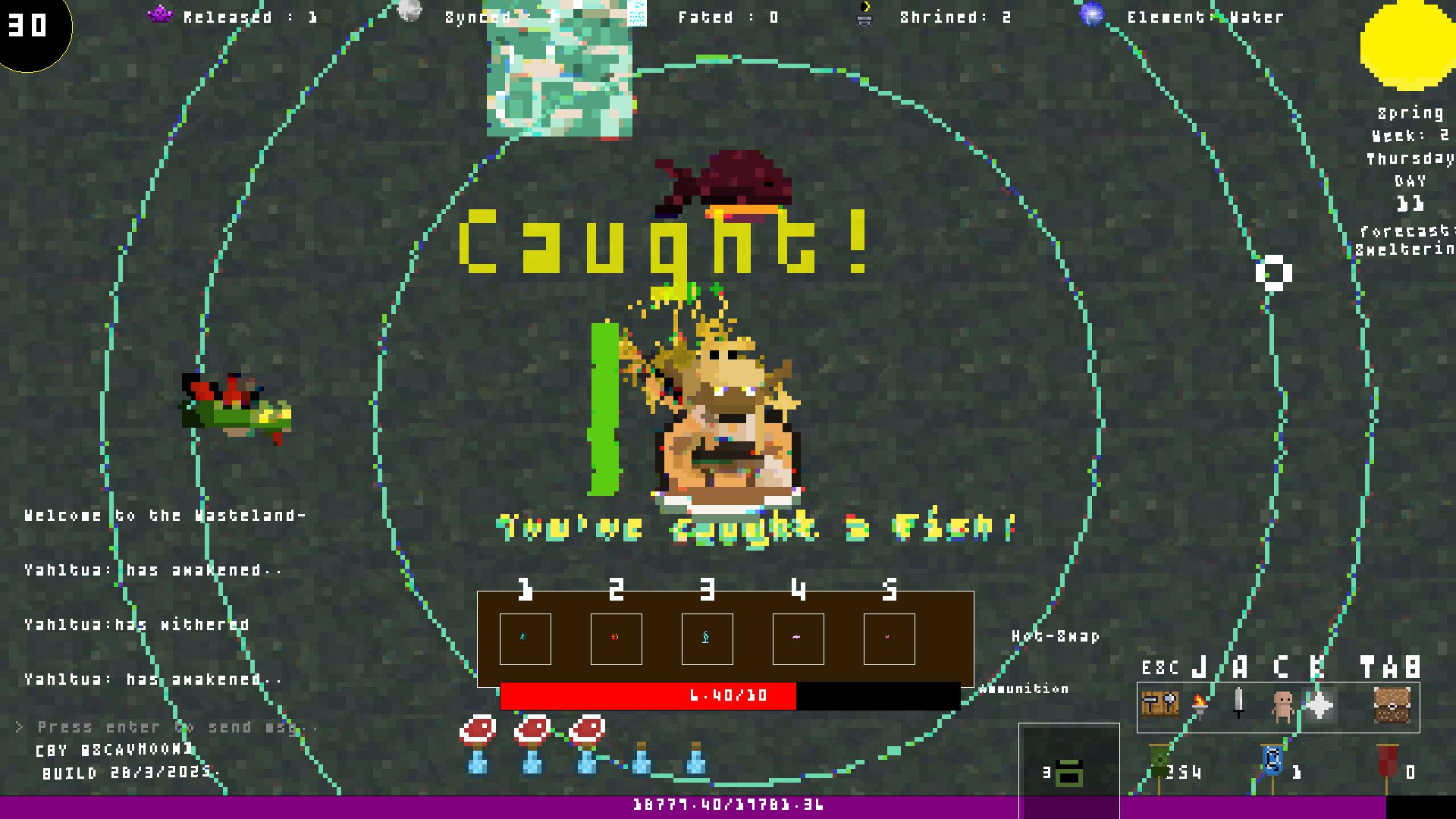The image size is (1456, 819).
Task: Open hotbar slot 3
Action: (708, 639)
